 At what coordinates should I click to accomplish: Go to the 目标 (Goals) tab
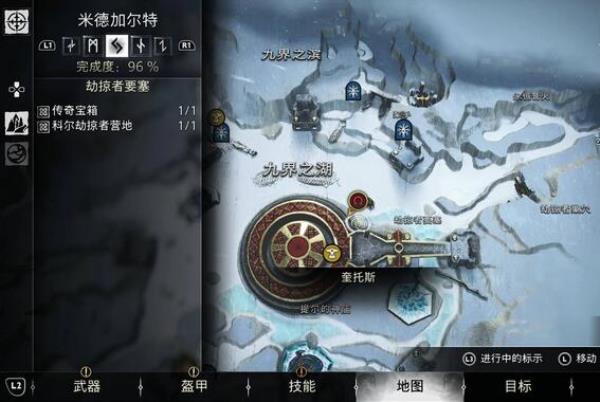tap(518, 386)
